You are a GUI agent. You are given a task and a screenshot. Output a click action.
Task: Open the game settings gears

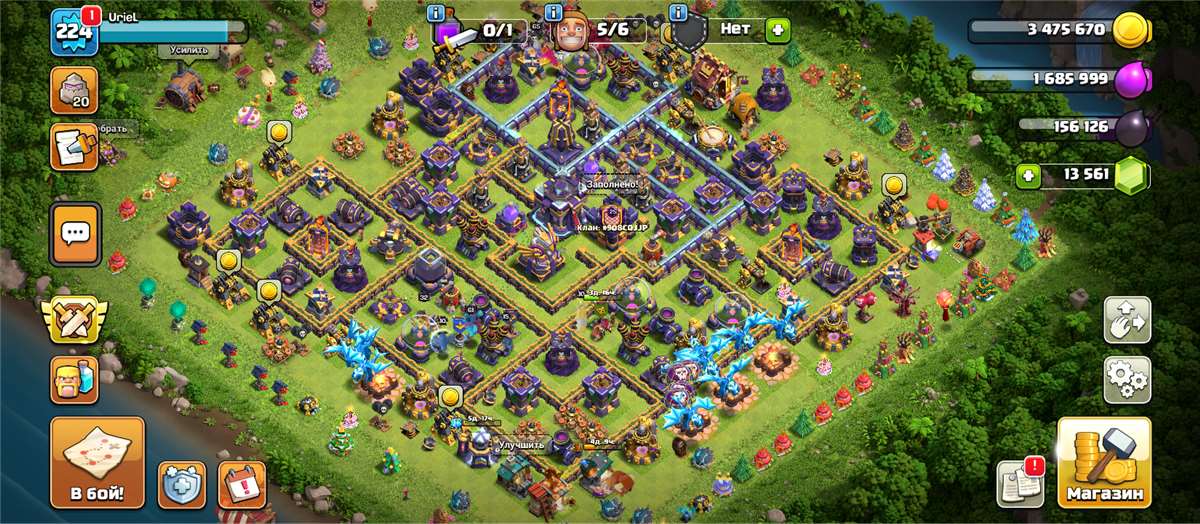click(x=1126, y=379)
